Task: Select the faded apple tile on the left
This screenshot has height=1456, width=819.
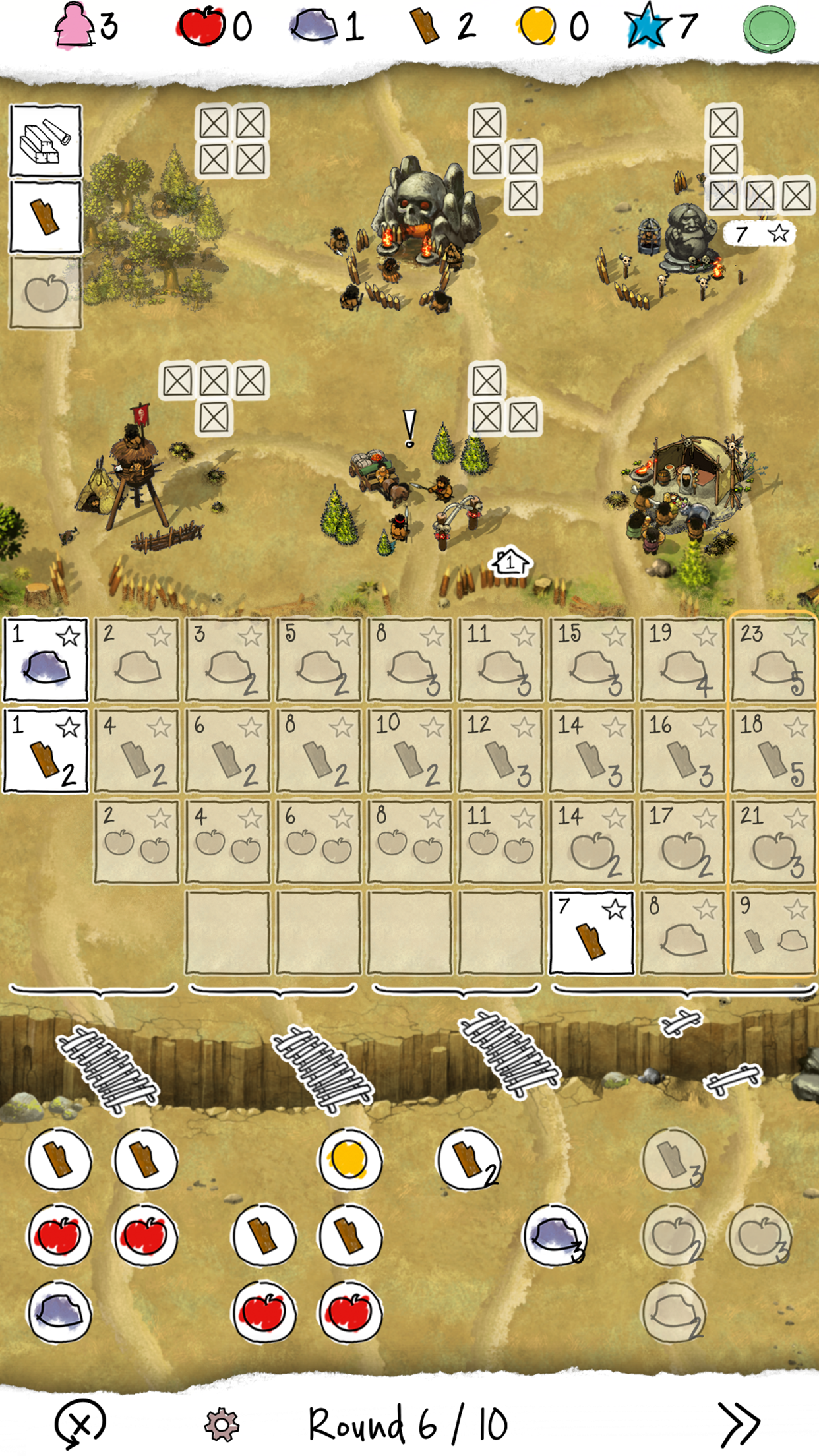Action: tap(45, 292)
